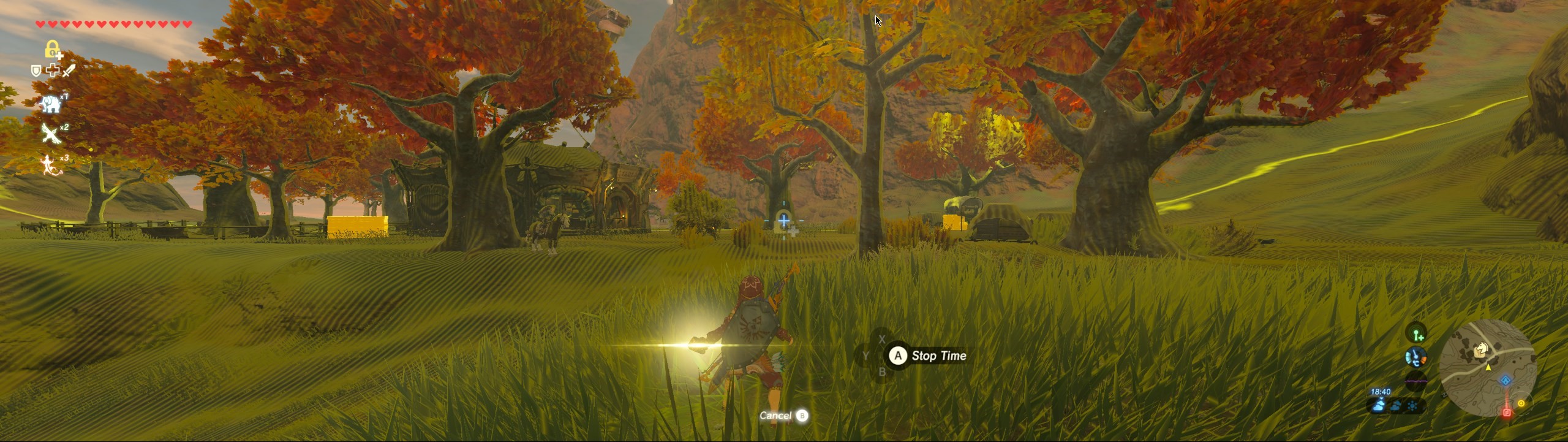Click the sword weapon quick-select icon
1568x442 pixels.
click(69, 70)
